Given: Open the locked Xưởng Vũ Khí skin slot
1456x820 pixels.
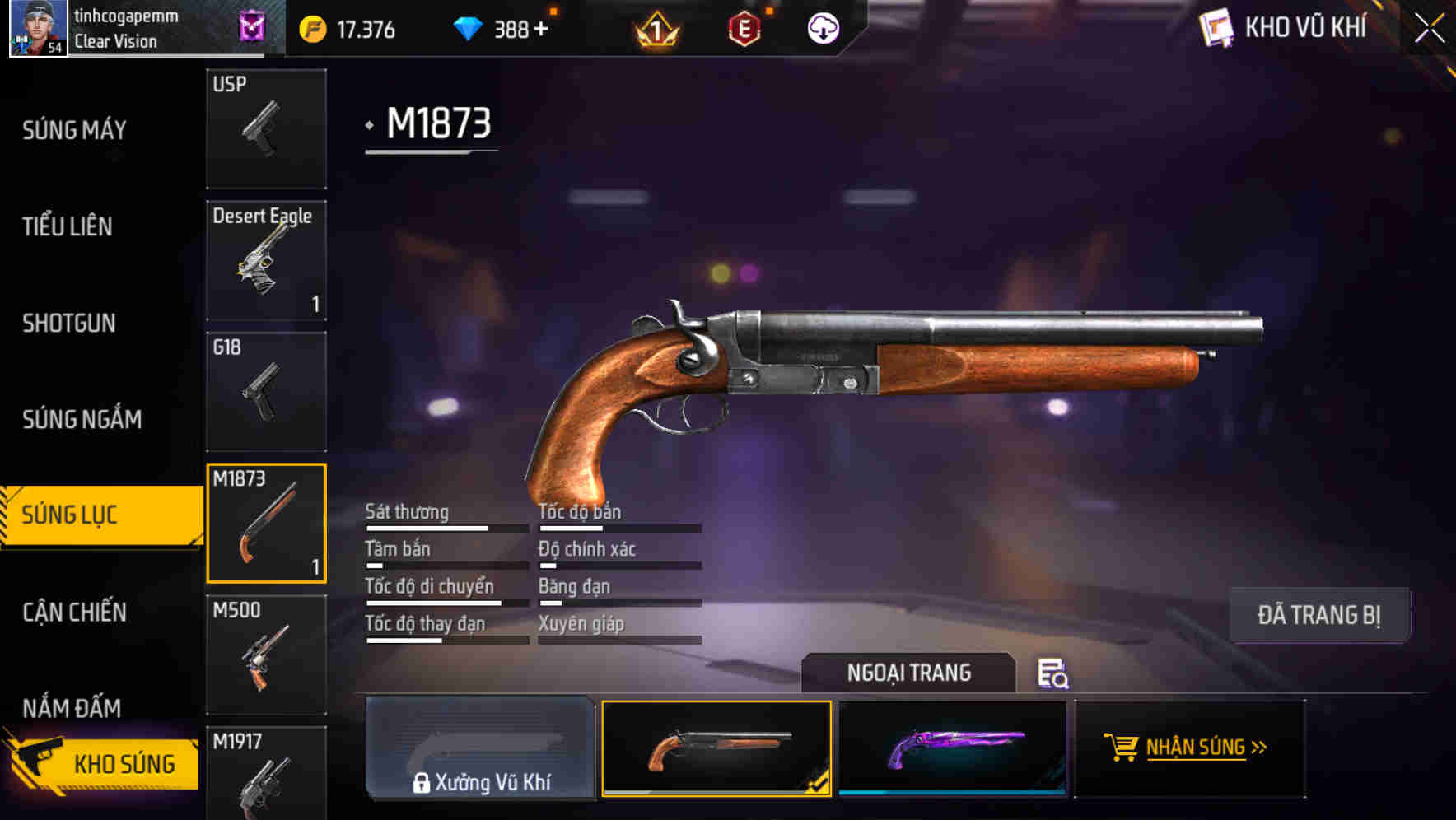Looking at the screenshot, I should click(480, 749).
